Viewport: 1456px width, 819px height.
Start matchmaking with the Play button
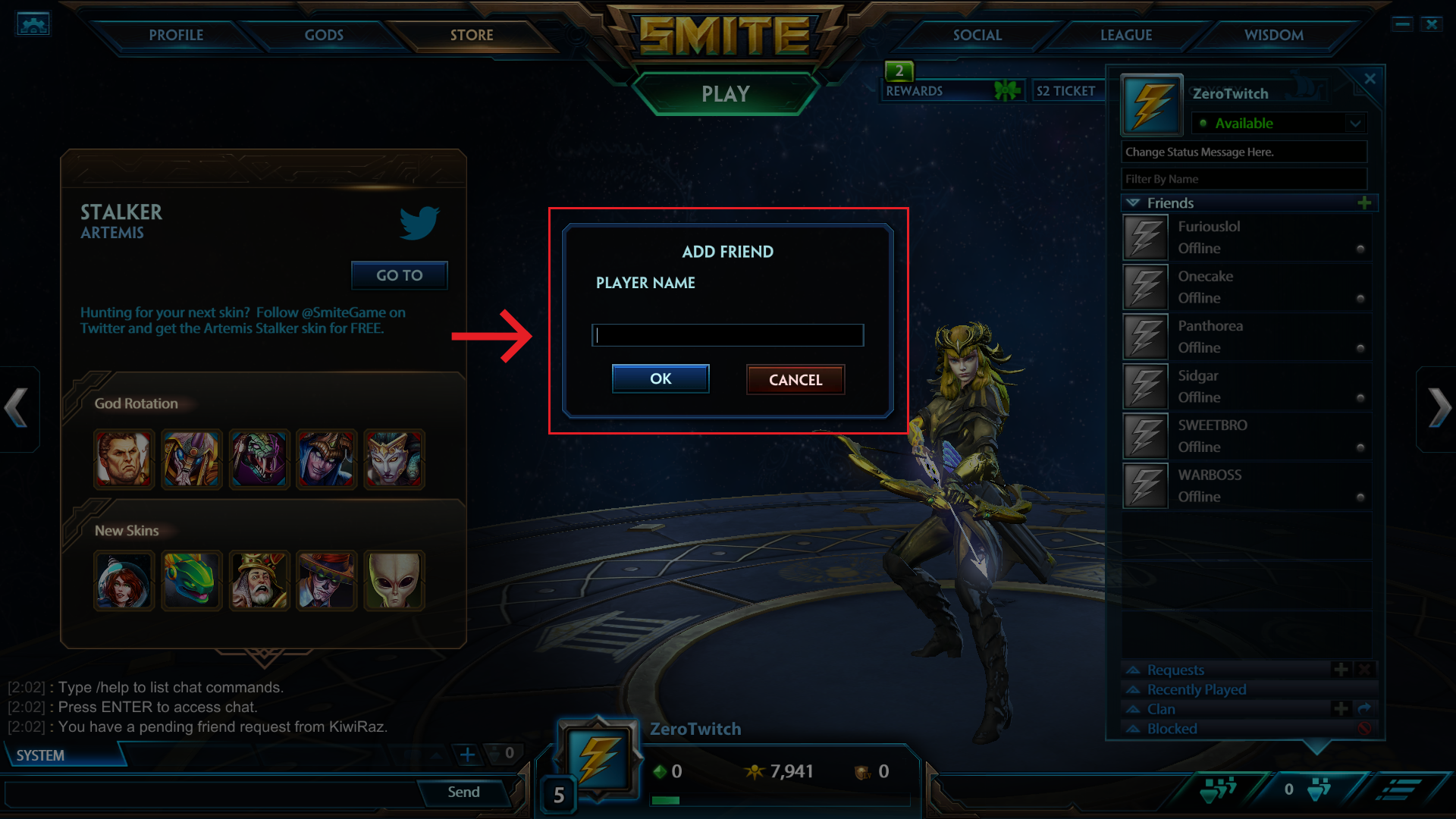click(x=725, y=94)
